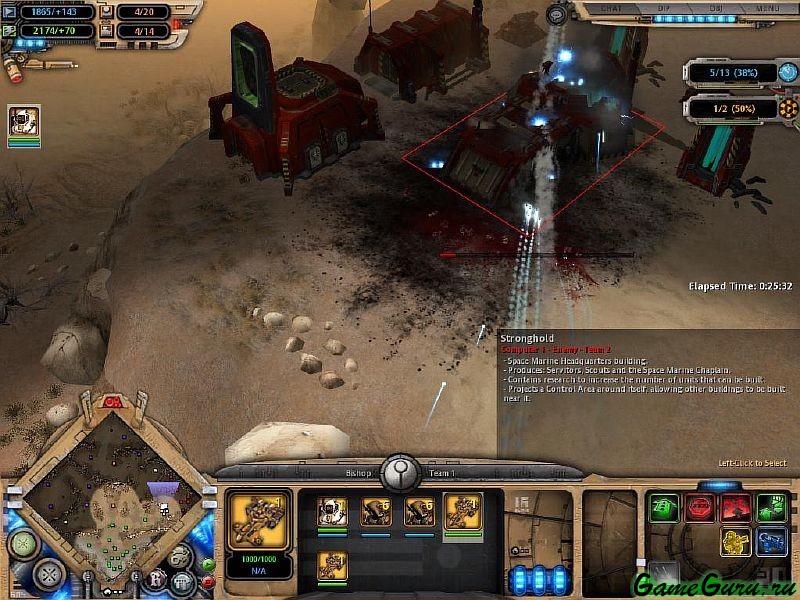Viewport: 800px width, 600px height.
Task: Click the green circular button left of minimap
Action: pyautogui.click(x=21, y=544)
